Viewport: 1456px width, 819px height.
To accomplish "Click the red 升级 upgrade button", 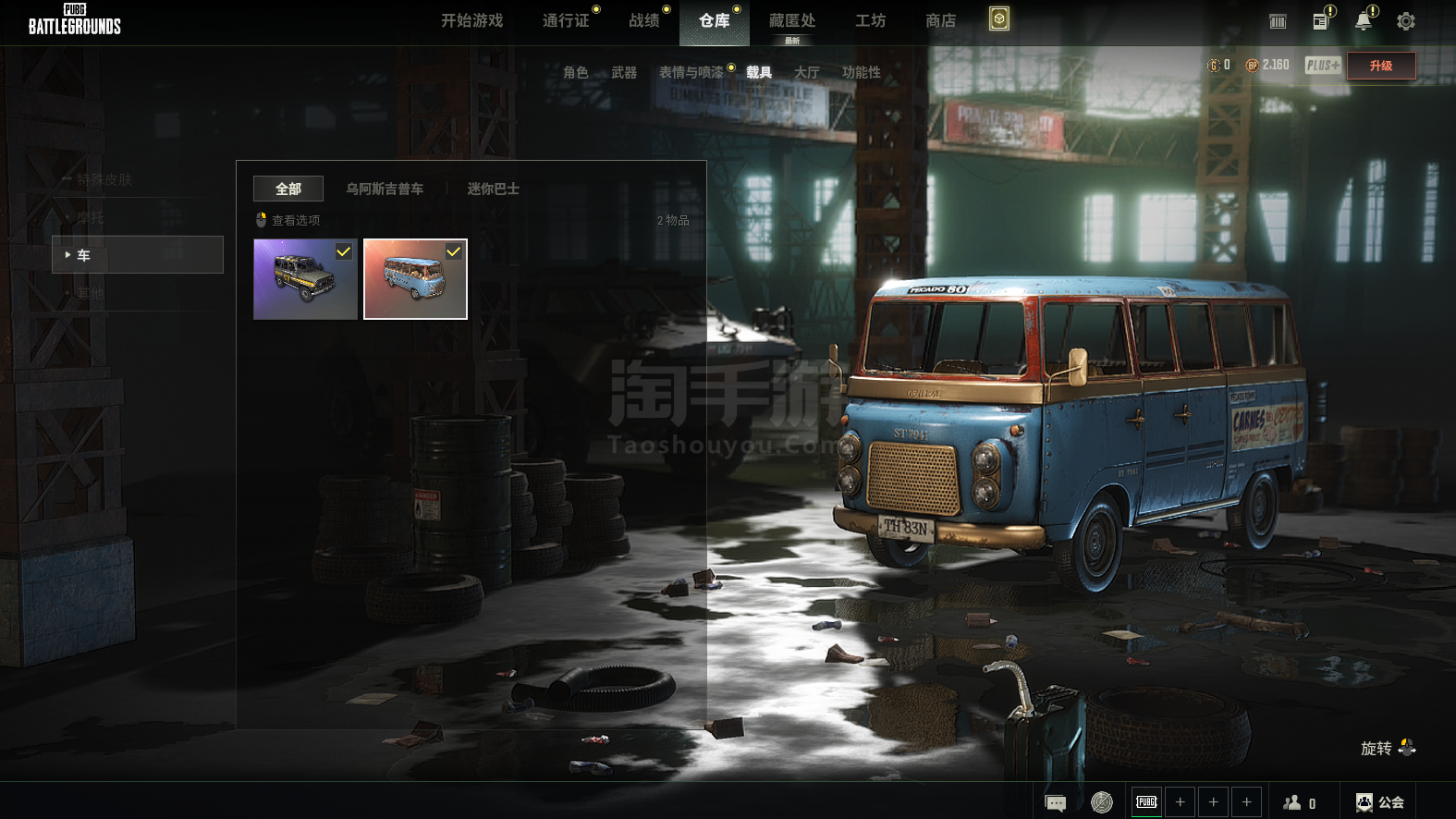I will pos(1380,66).
